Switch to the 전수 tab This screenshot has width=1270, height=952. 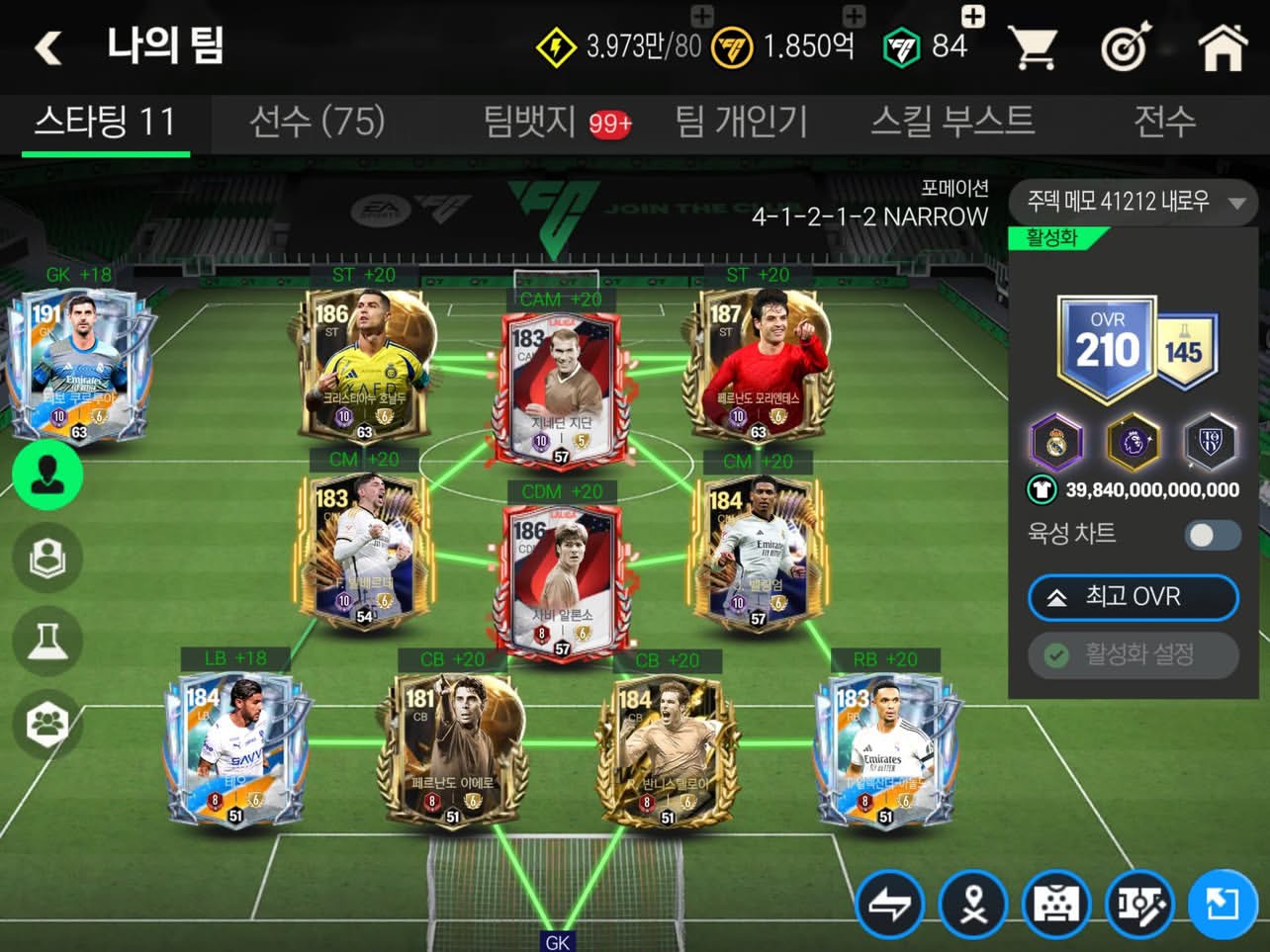(1164, 122)
